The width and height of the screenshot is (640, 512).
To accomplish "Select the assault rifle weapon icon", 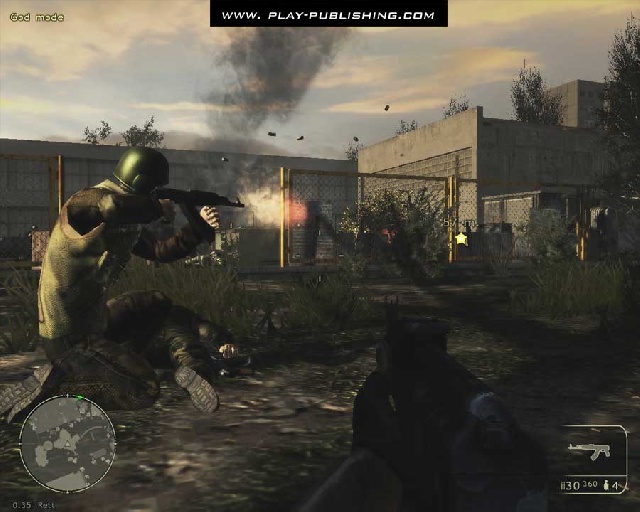I will coord(588,450).
